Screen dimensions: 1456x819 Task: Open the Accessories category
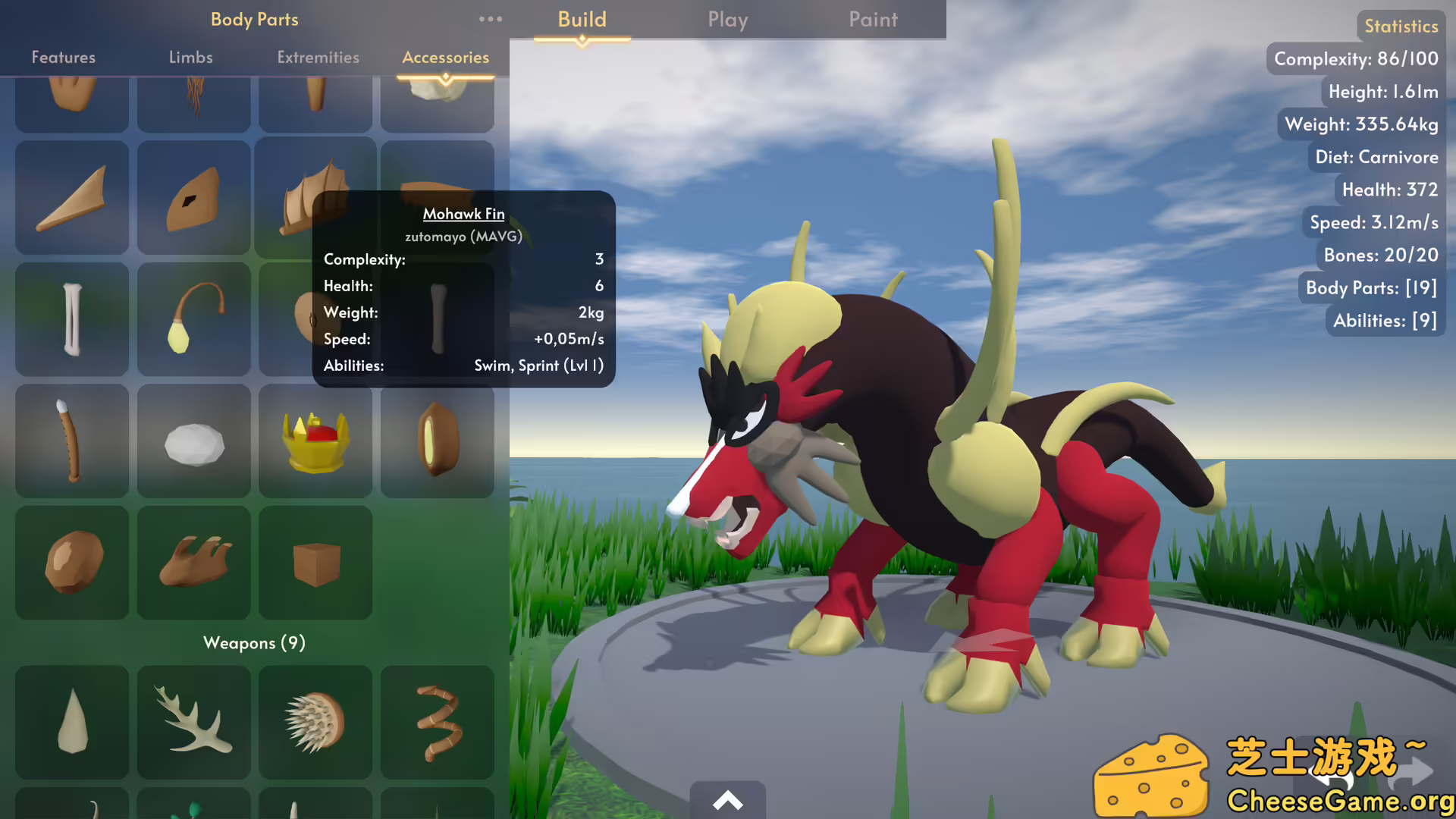point(446,57)
